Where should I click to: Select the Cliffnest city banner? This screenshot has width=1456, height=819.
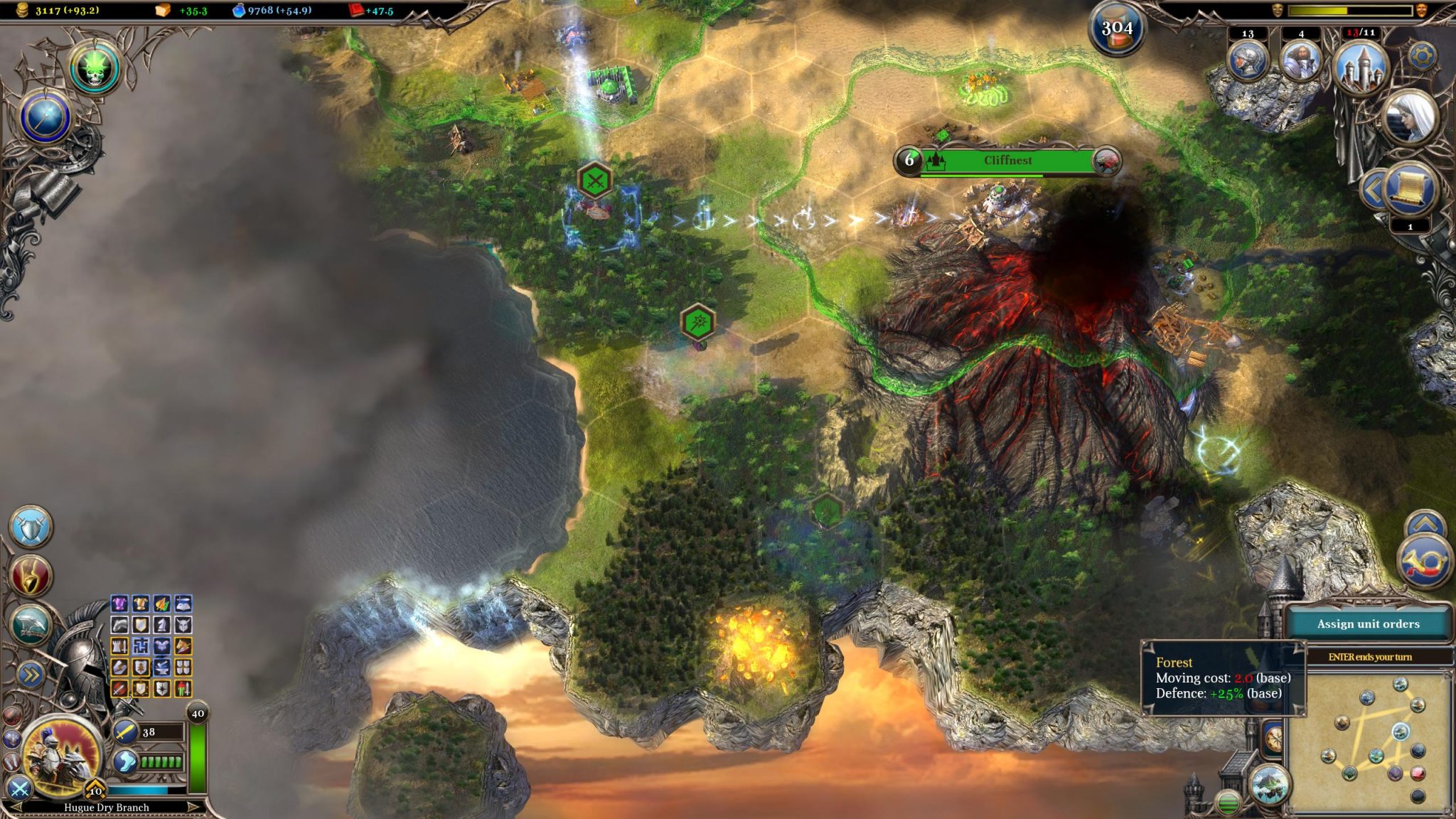(x=1007, y=161)
